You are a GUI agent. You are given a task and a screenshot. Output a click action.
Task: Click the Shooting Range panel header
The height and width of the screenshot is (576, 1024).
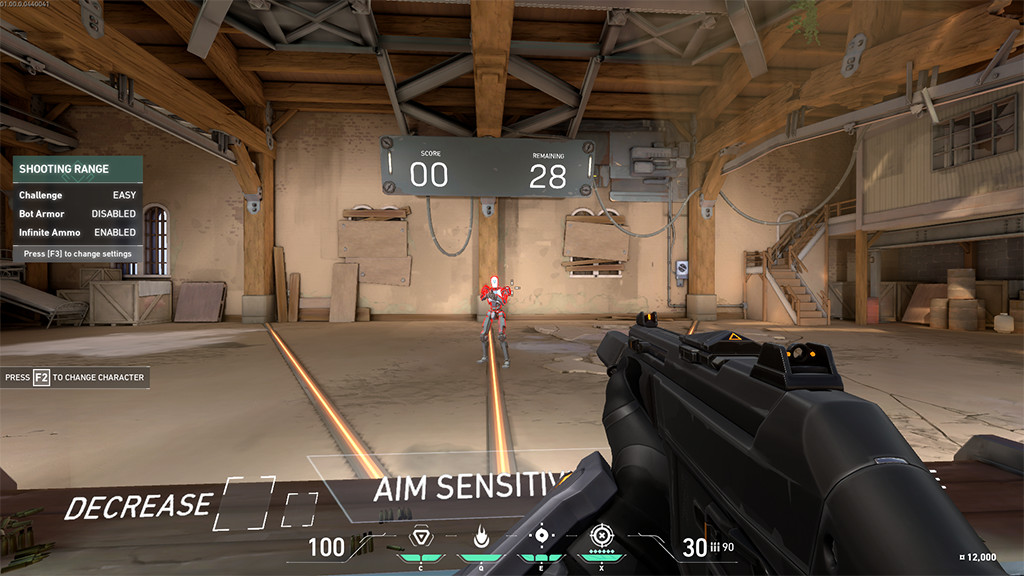click(77, 169)
